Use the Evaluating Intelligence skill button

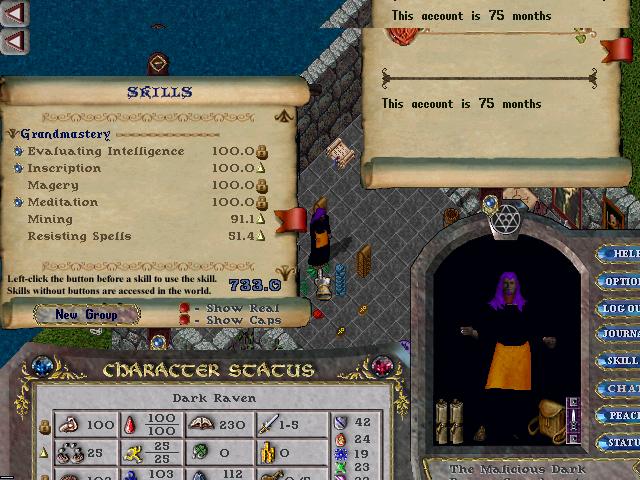(x=18, y=152)
